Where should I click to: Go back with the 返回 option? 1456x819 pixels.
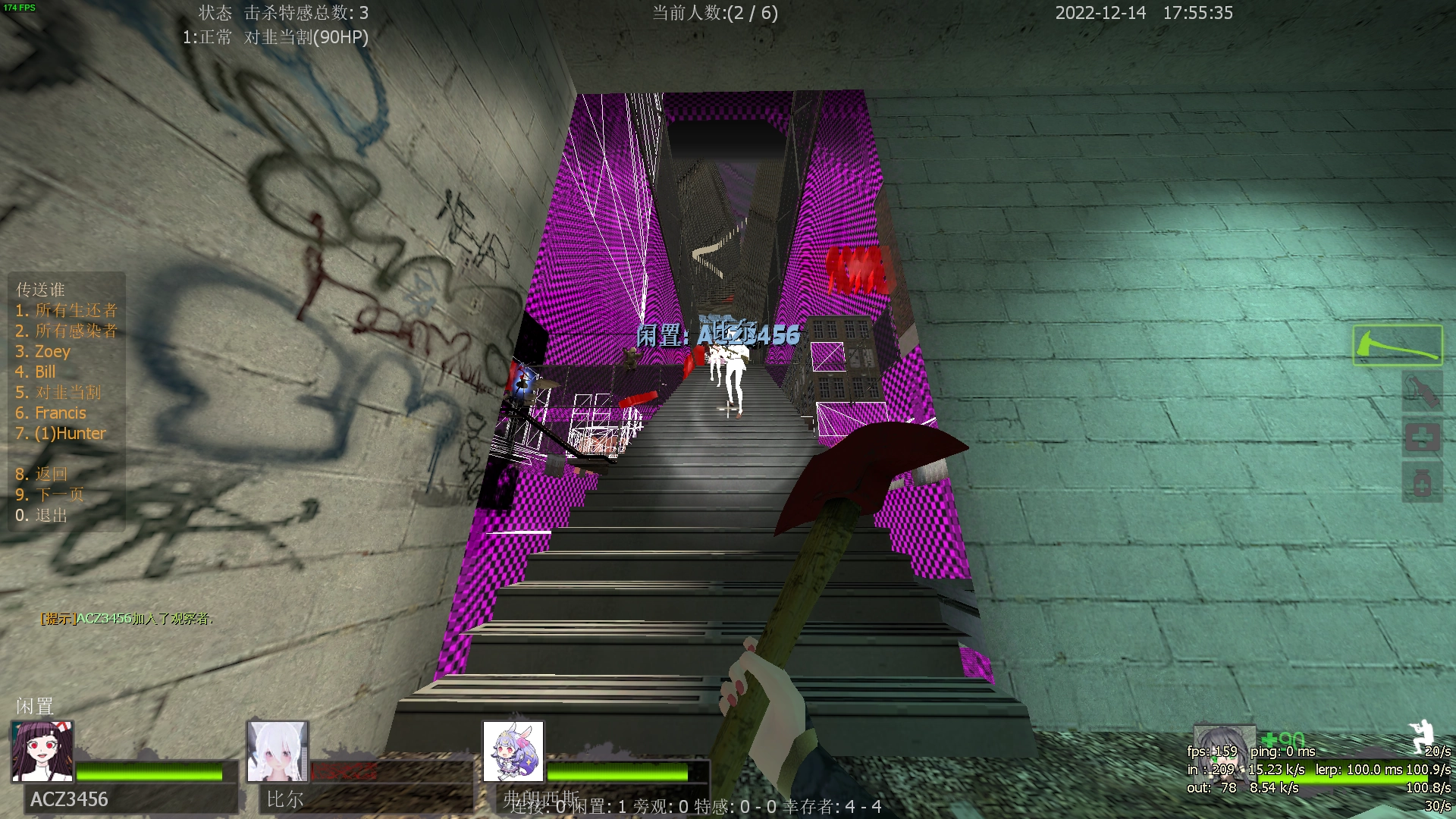[x=42, y=474]
